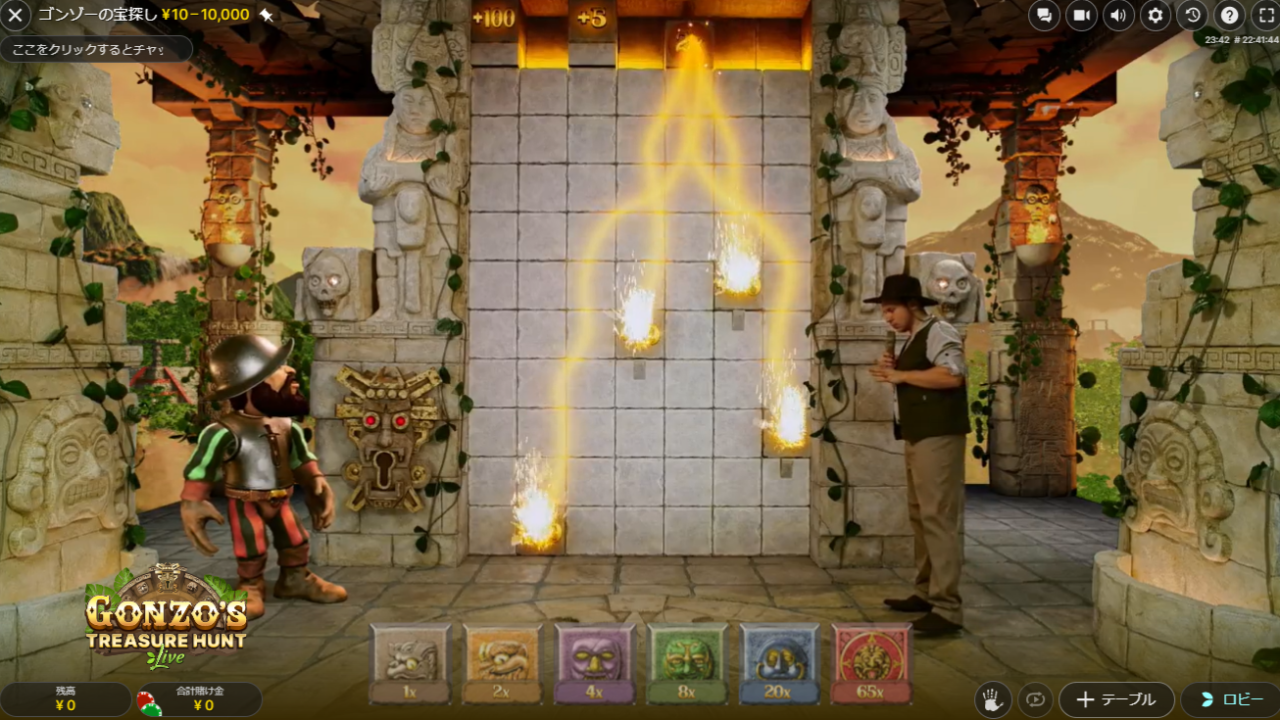1280x720 pixels.
Task: Pin the table with the pushpin icon
Action: pyautogui.click(x=266, y=15)
